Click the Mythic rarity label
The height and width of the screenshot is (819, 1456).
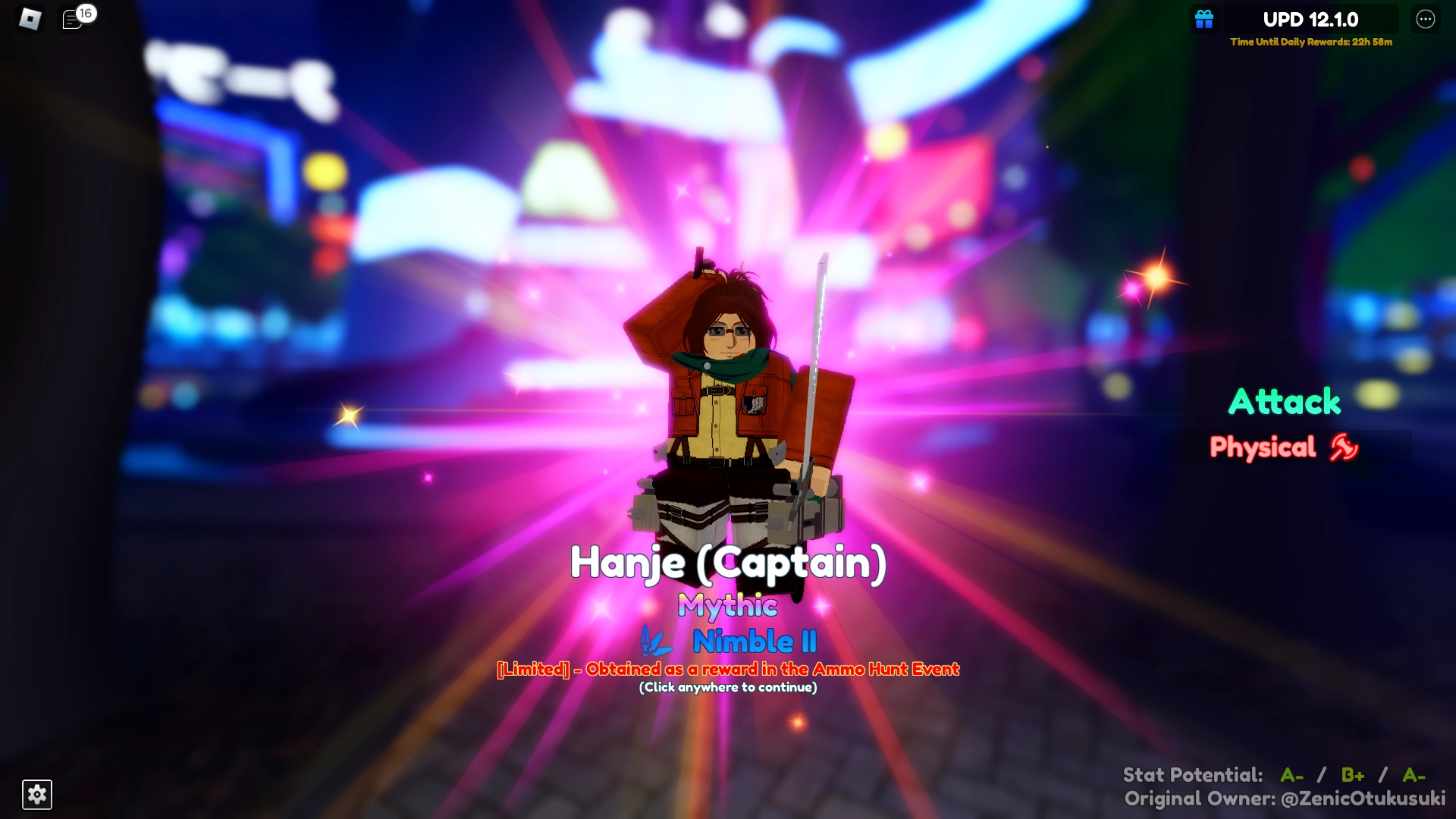728,607
